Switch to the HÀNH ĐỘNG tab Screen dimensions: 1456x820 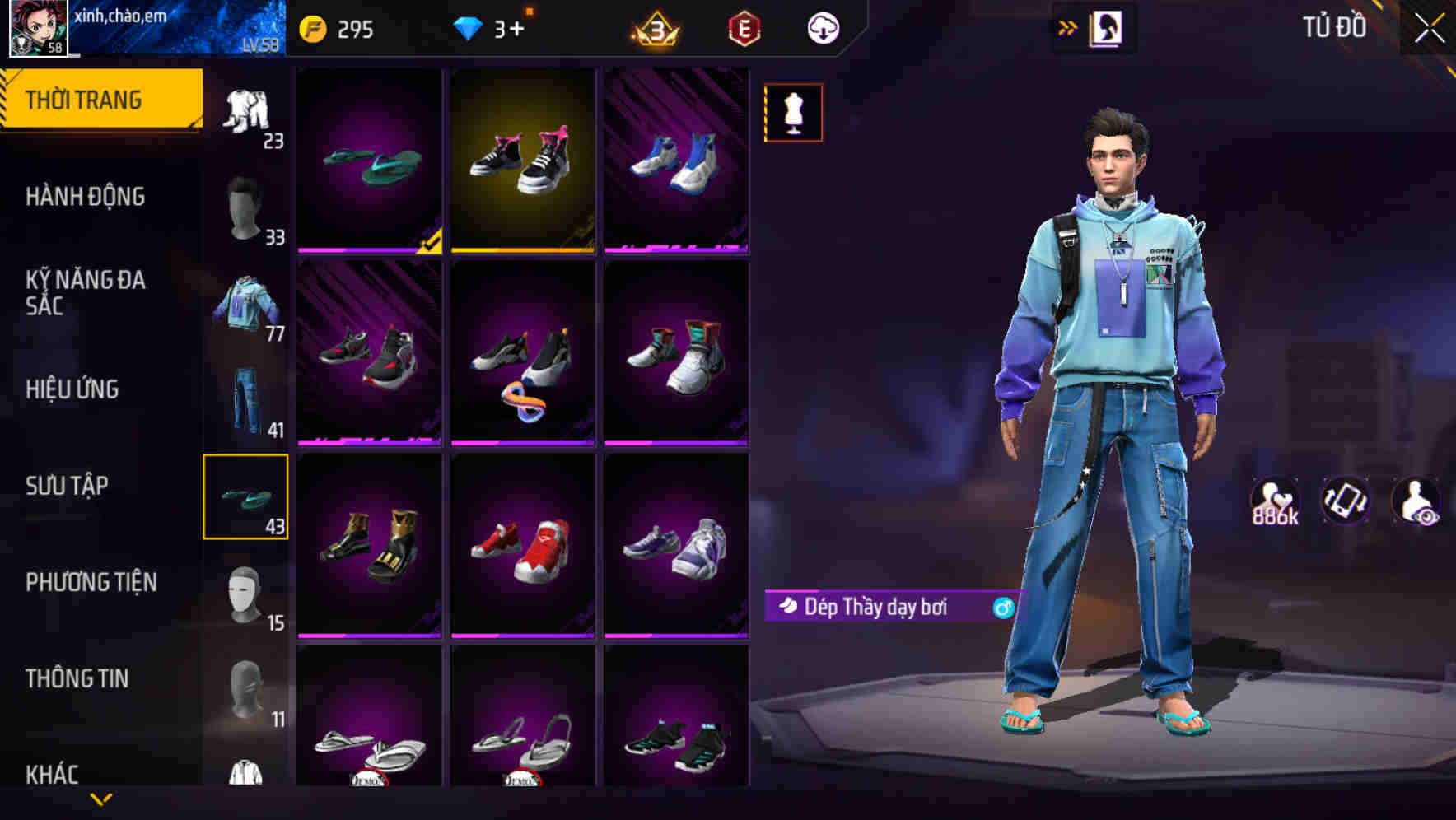tap(86, 197)
